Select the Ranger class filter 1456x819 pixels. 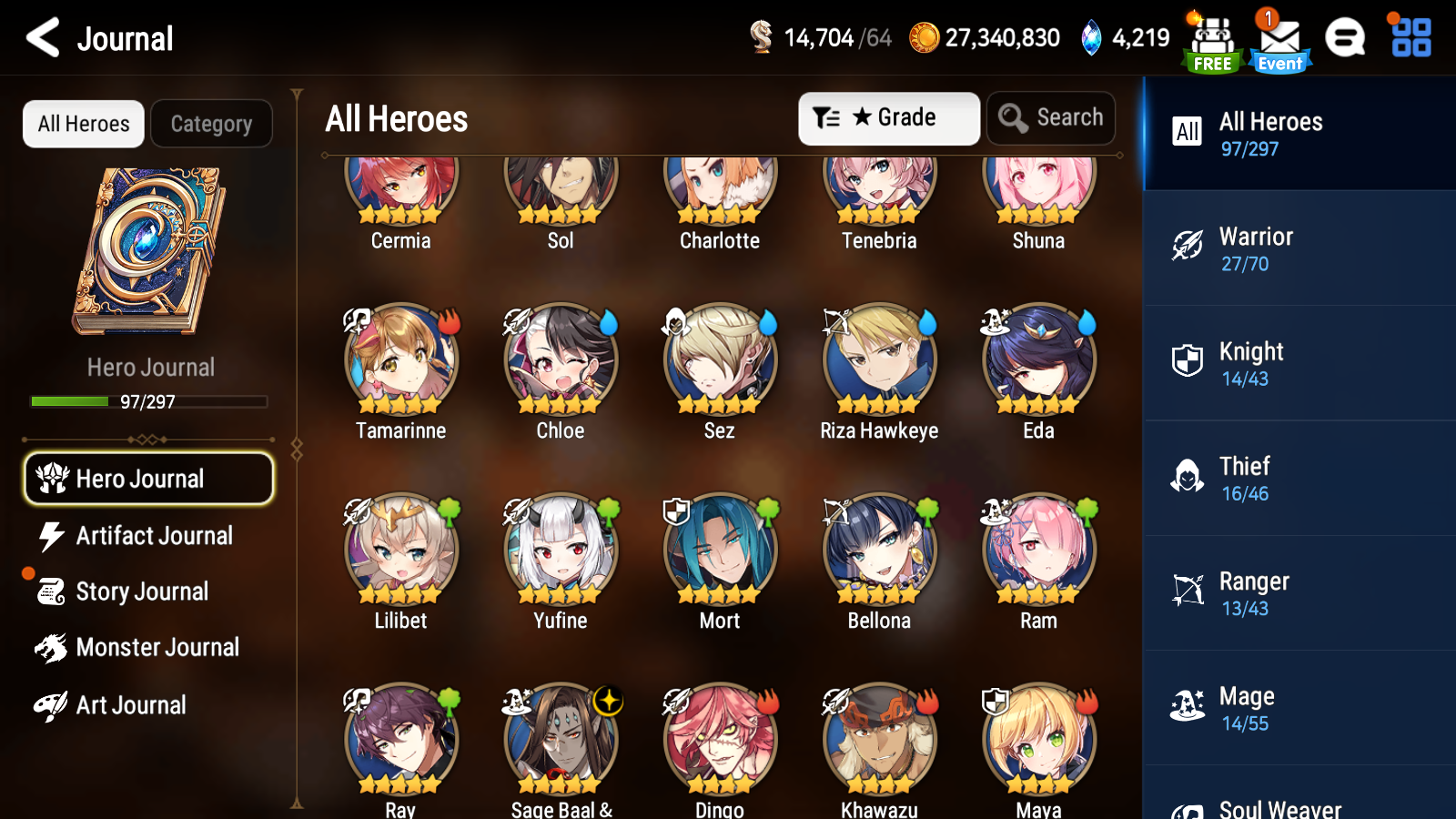(x=1299, y=593)
